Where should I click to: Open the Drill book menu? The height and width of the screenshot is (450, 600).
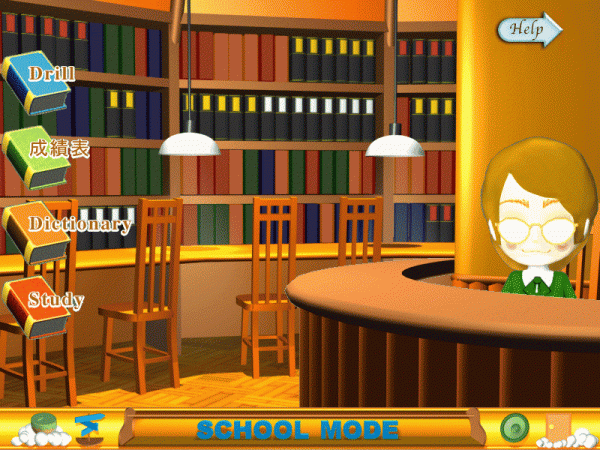tap(38, 79)
